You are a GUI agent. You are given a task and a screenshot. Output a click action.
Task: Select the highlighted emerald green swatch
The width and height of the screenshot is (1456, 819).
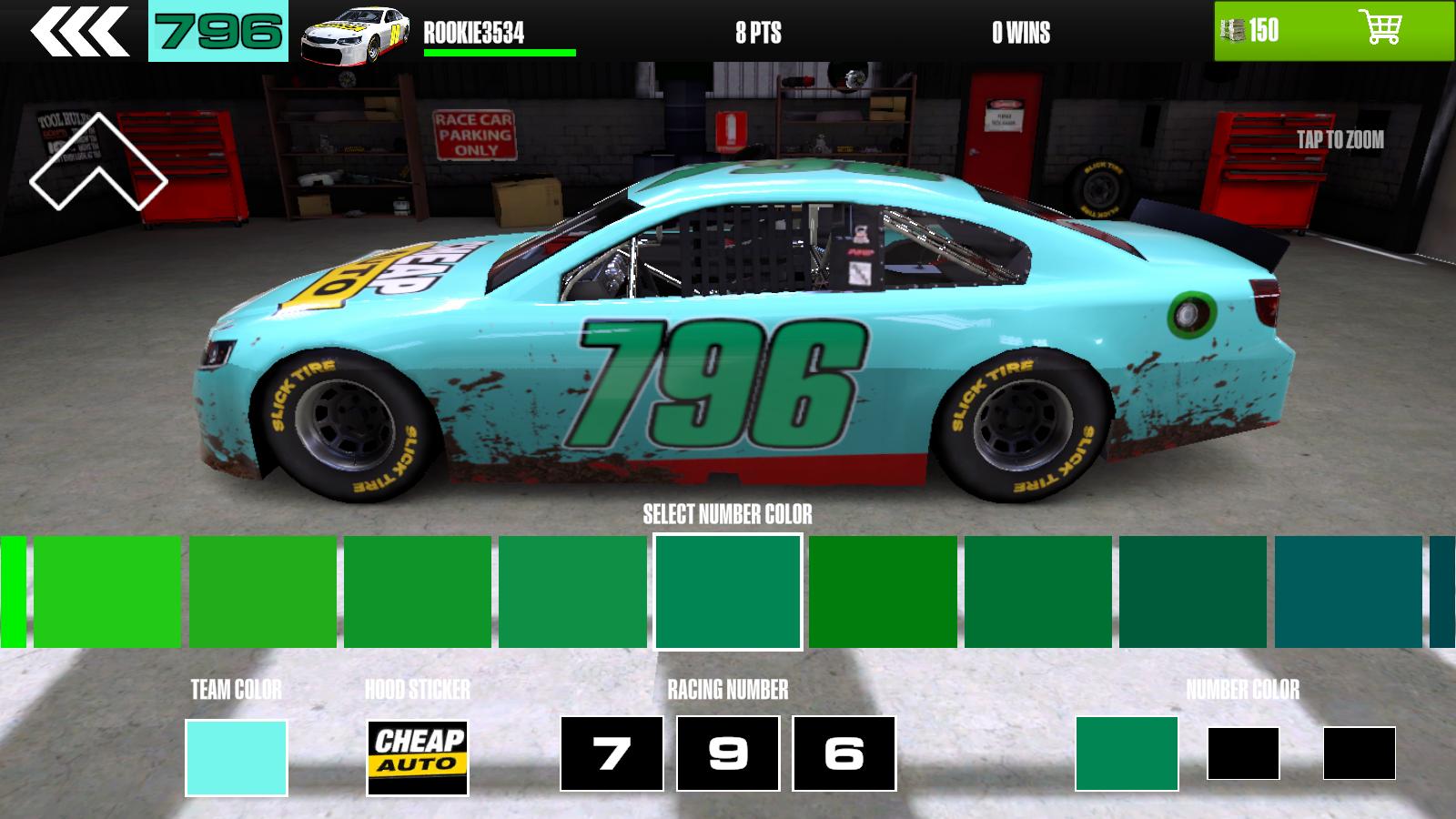728,591
